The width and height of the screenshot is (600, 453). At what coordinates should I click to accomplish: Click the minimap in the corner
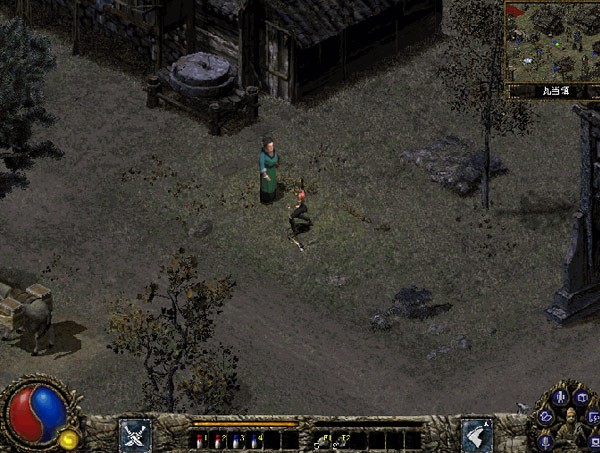551,41
